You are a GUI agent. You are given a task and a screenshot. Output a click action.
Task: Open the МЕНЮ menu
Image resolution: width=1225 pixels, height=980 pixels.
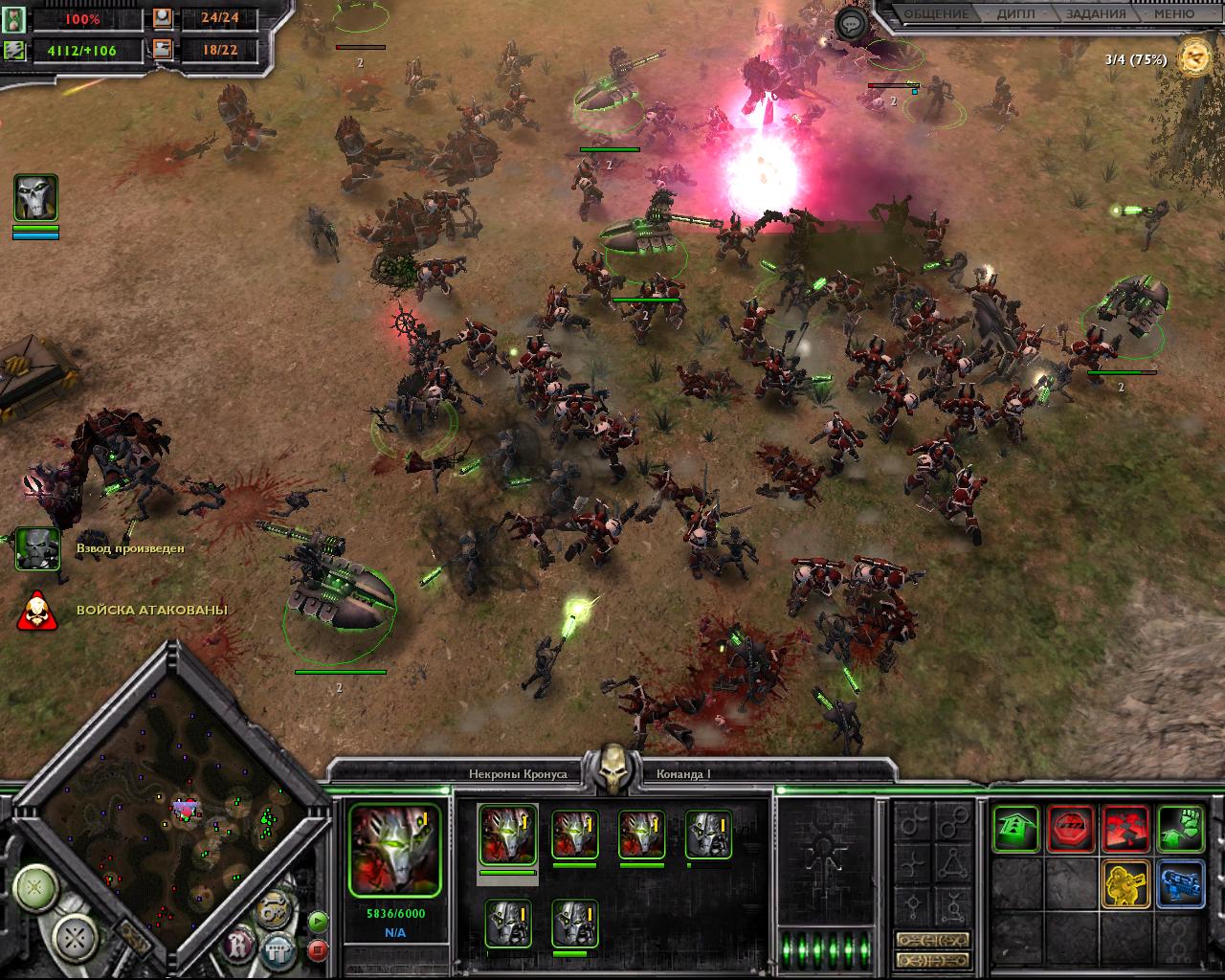[1172, 14]
